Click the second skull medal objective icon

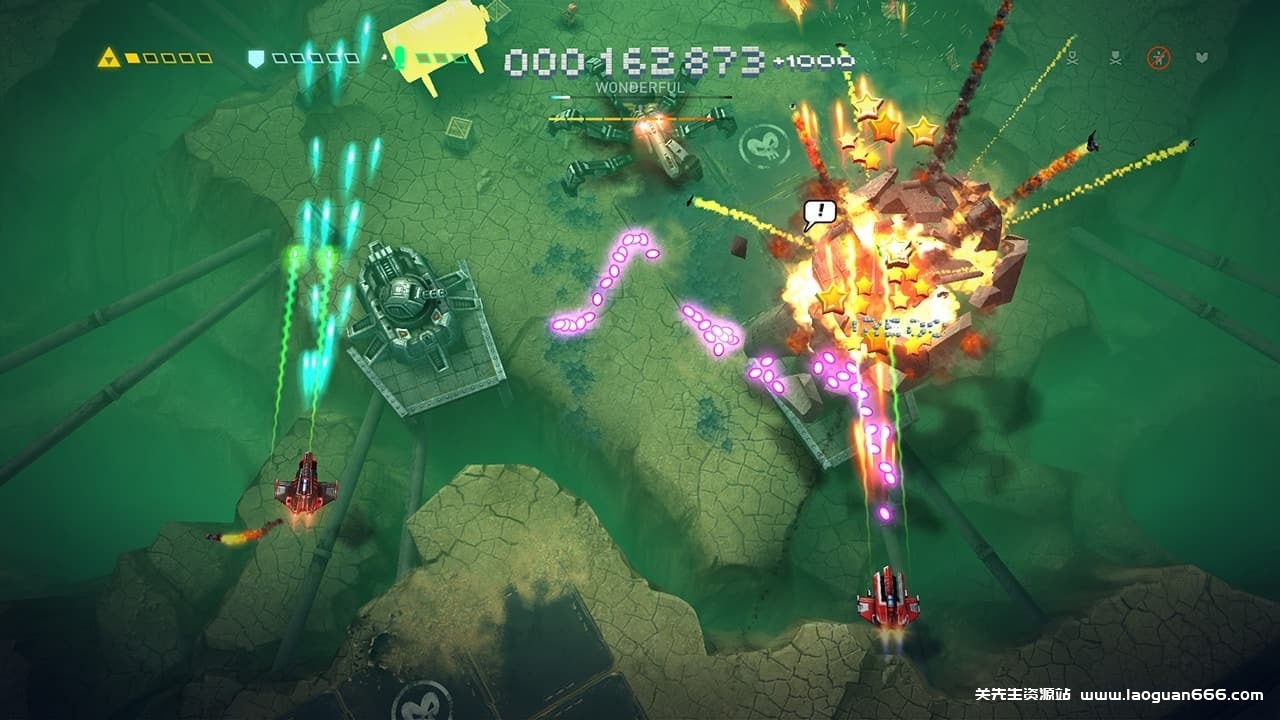pos(1115,58)
